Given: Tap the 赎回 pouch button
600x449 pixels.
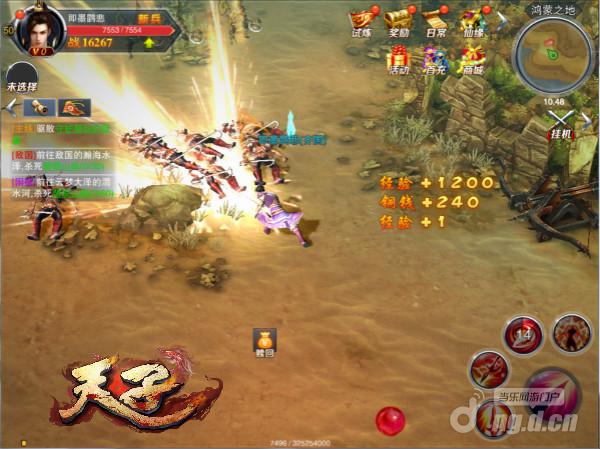Looking at the screenshot, I should click(x=263, y=341).
